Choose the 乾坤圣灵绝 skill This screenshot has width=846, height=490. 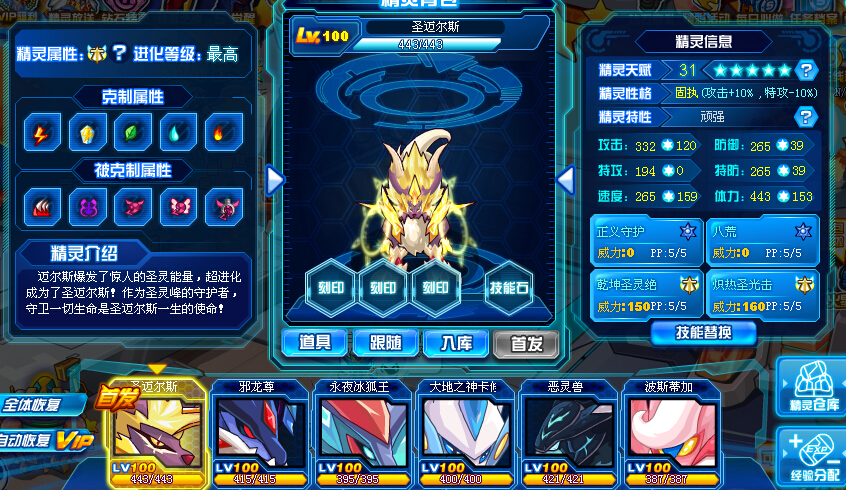click(x=646, y=293)
